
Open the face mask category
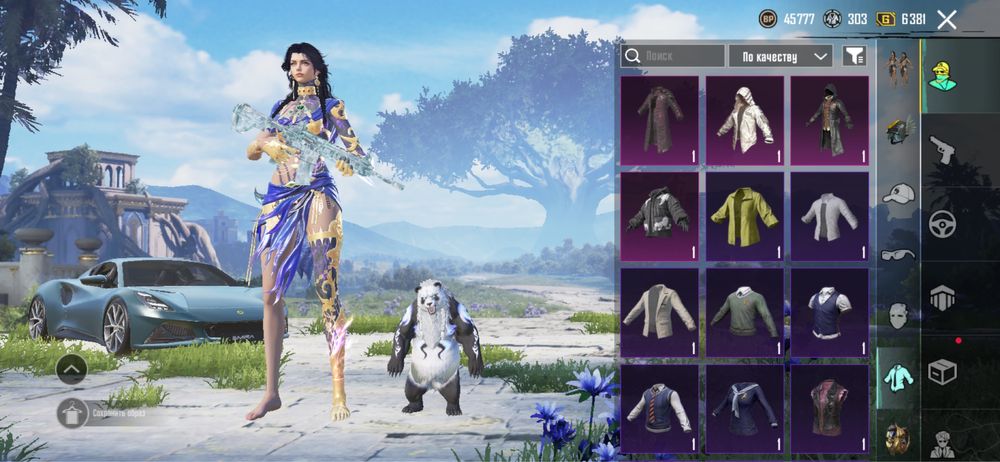[x=899, y=315]
